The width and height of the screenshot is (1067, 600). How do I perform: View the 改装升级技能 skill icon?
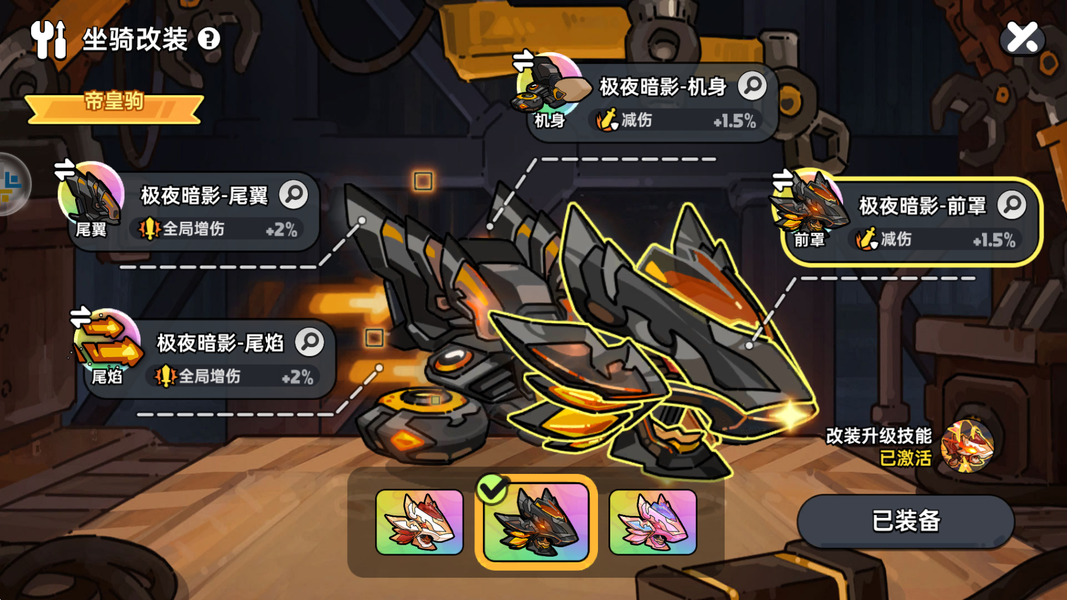[x=967, y=445]
